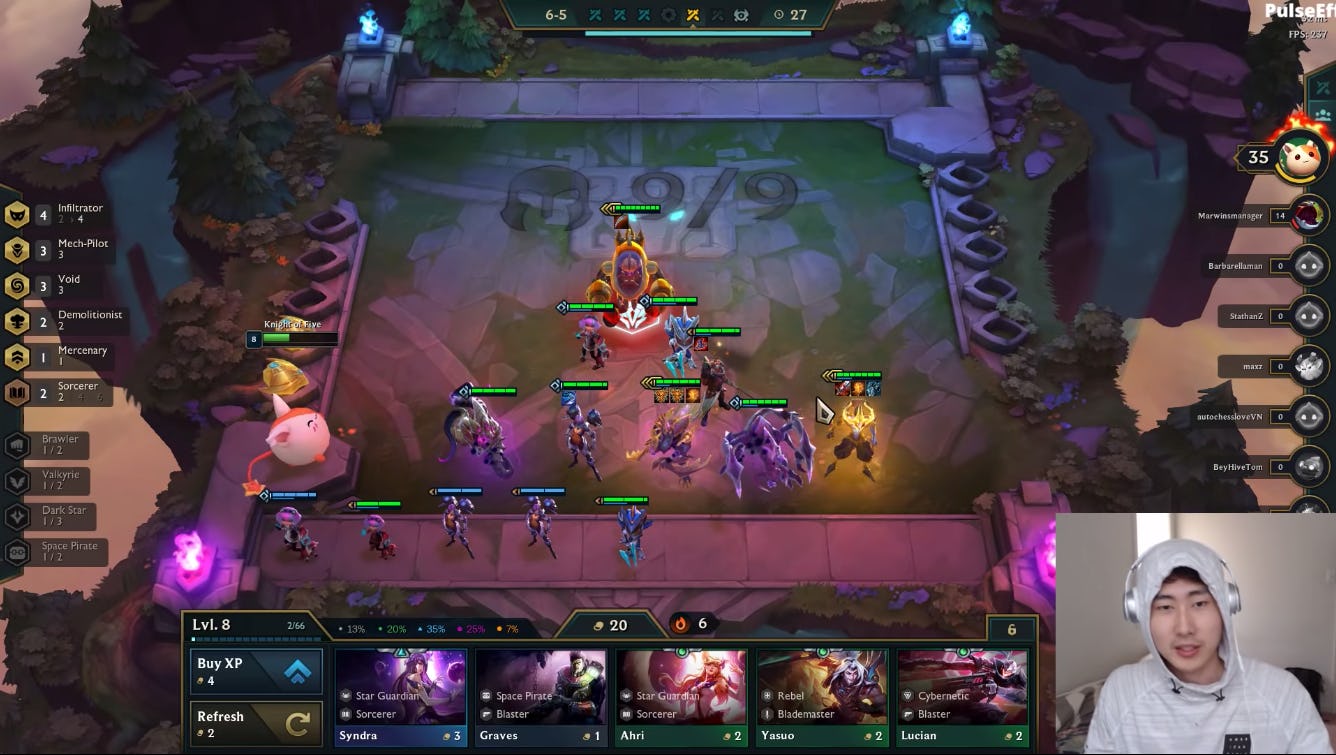Open the Infiltrator trait entry
Screen dimensions: 1336x755
click(60, 214)
